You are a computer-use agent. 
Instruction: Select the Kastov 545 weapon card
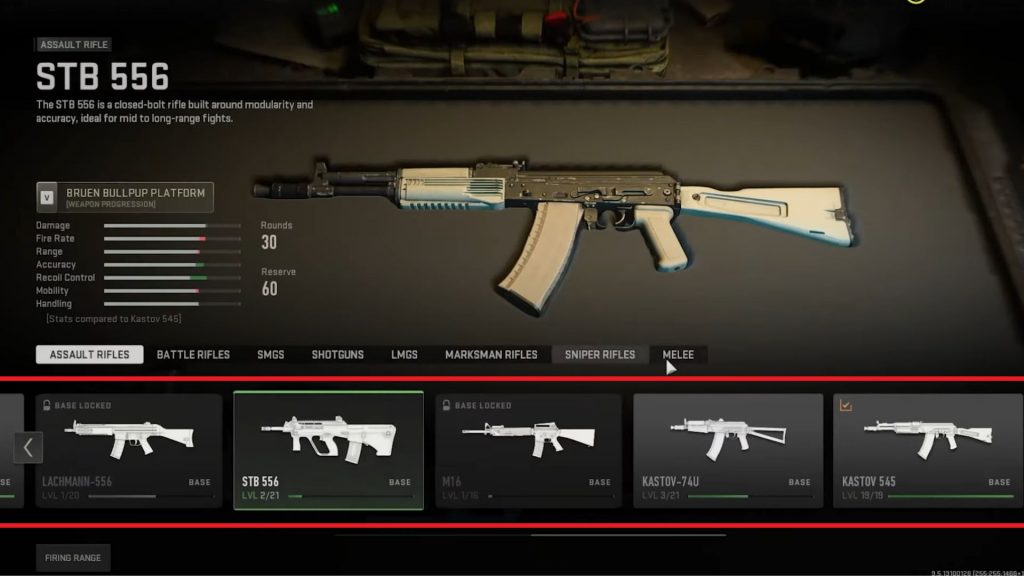click(x=927, y=450)
